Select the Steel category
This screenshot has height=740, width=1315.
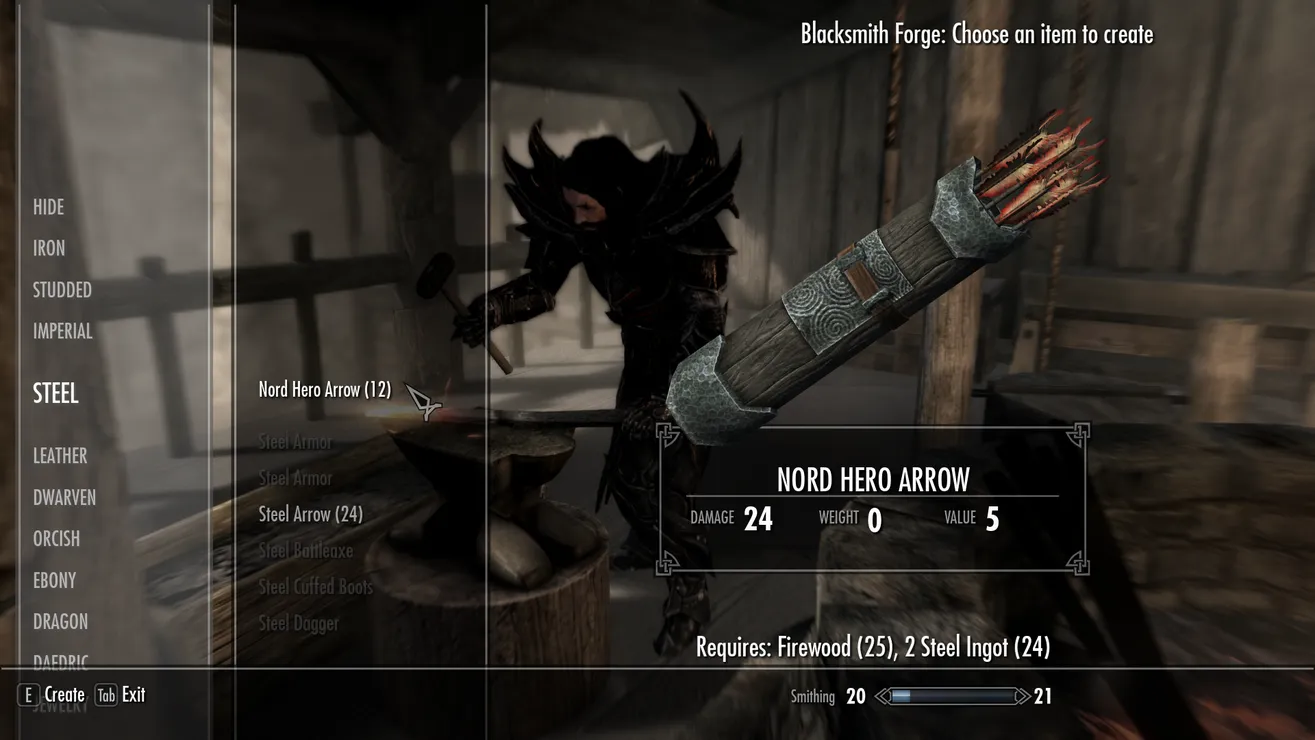pos(56,393)
